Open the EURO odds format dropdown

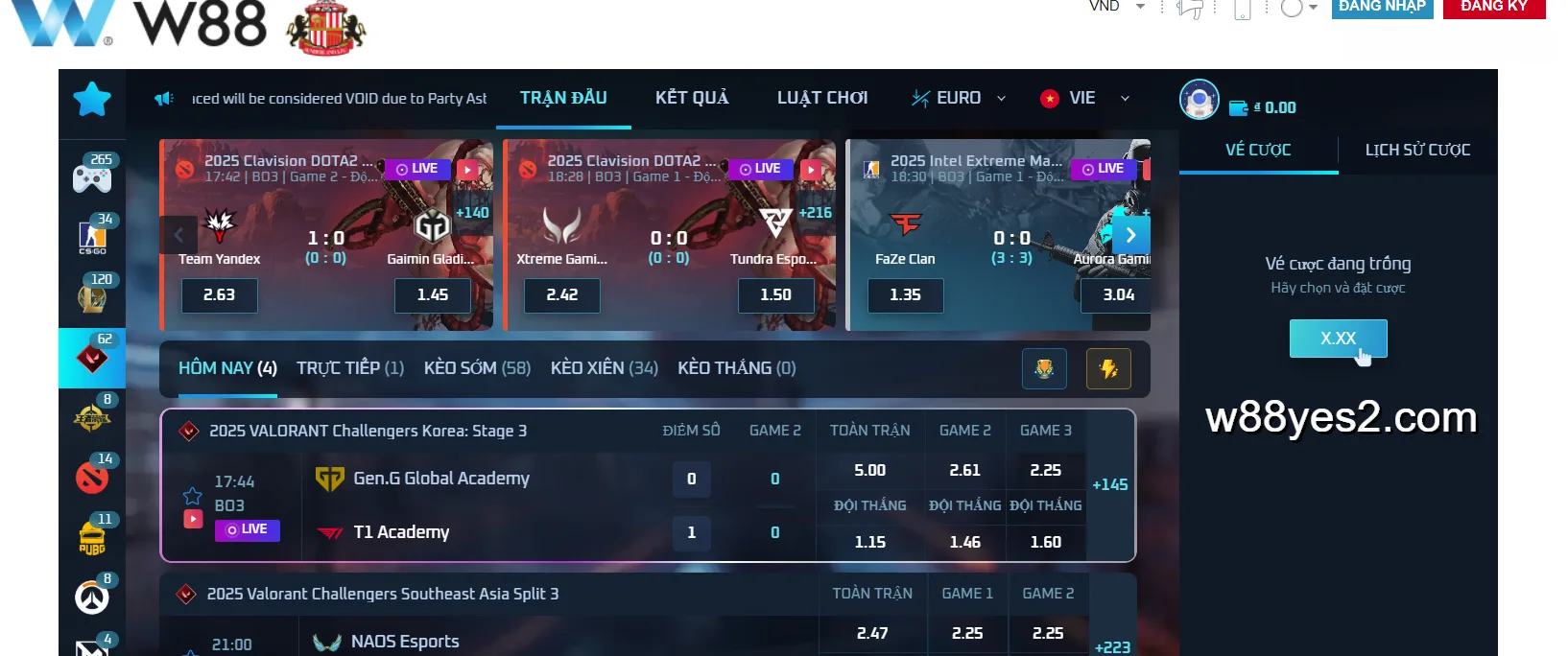pyautogui.click(x=959, y=98)
